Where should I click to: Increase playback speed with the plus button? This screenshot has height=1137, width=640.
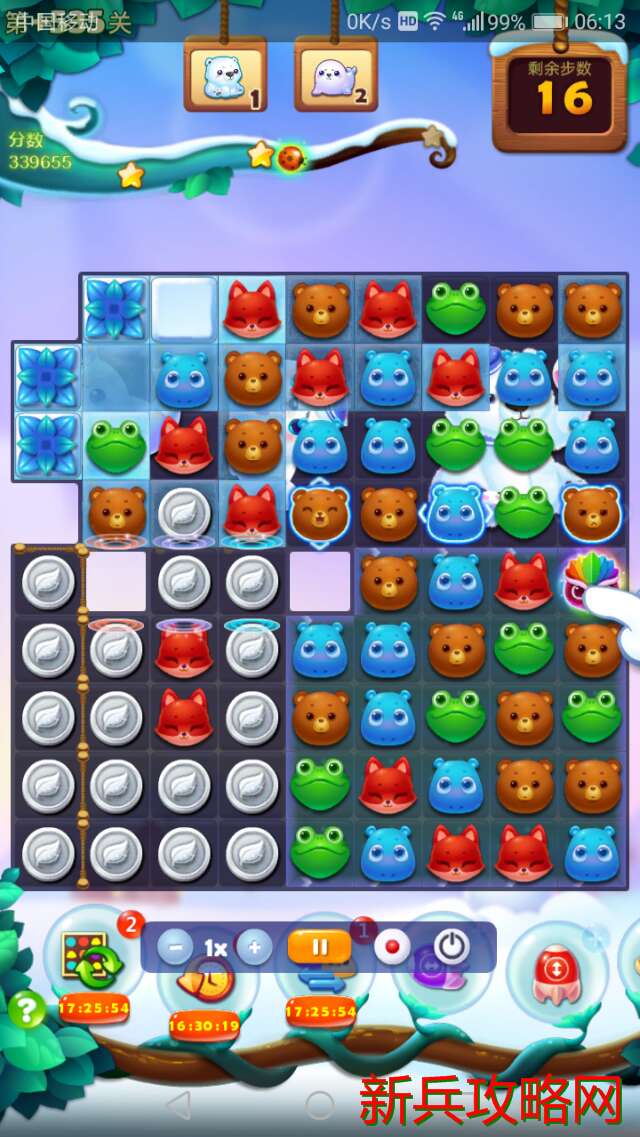coord(254,947)
